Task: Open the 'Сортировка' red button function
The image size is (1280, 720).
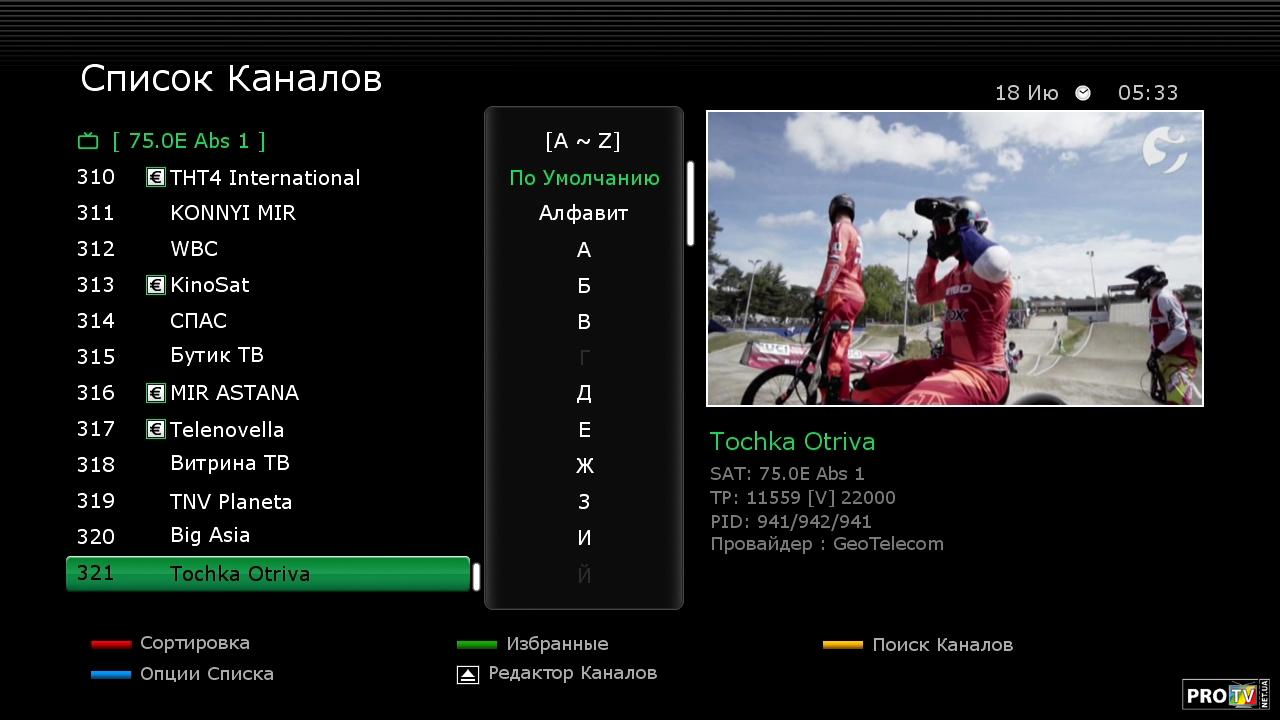Action: [194, 643]
